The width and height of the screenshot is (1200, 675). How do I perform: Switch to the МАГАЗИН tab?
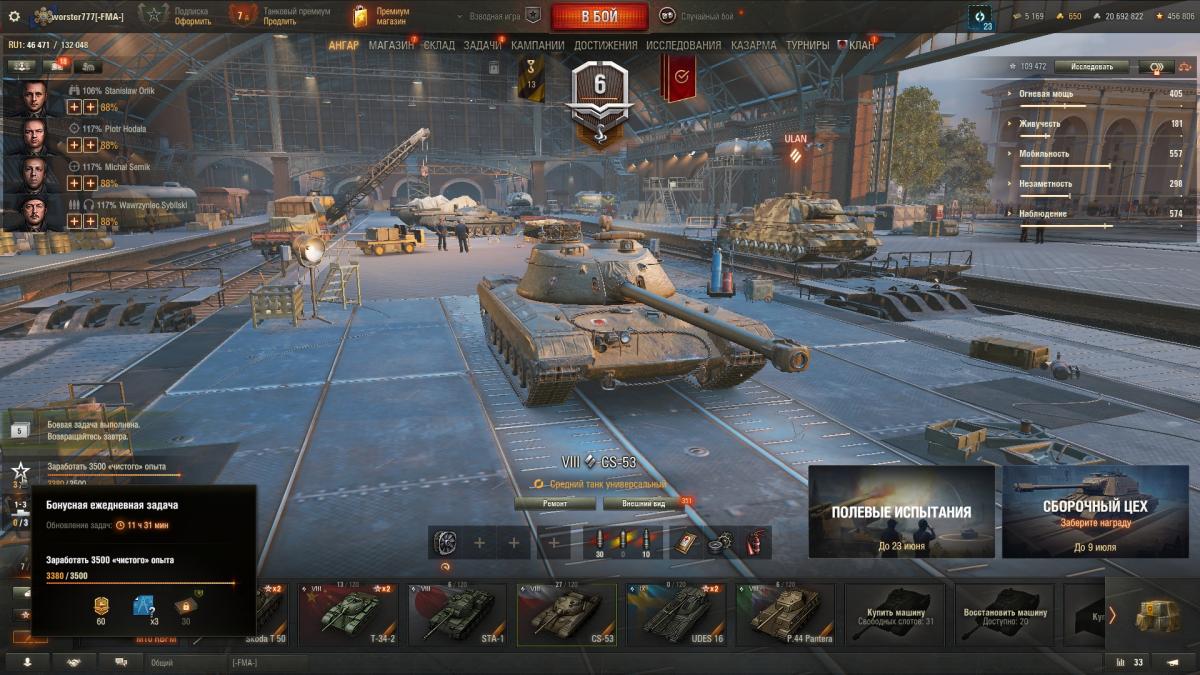click(x=391, y=45)
